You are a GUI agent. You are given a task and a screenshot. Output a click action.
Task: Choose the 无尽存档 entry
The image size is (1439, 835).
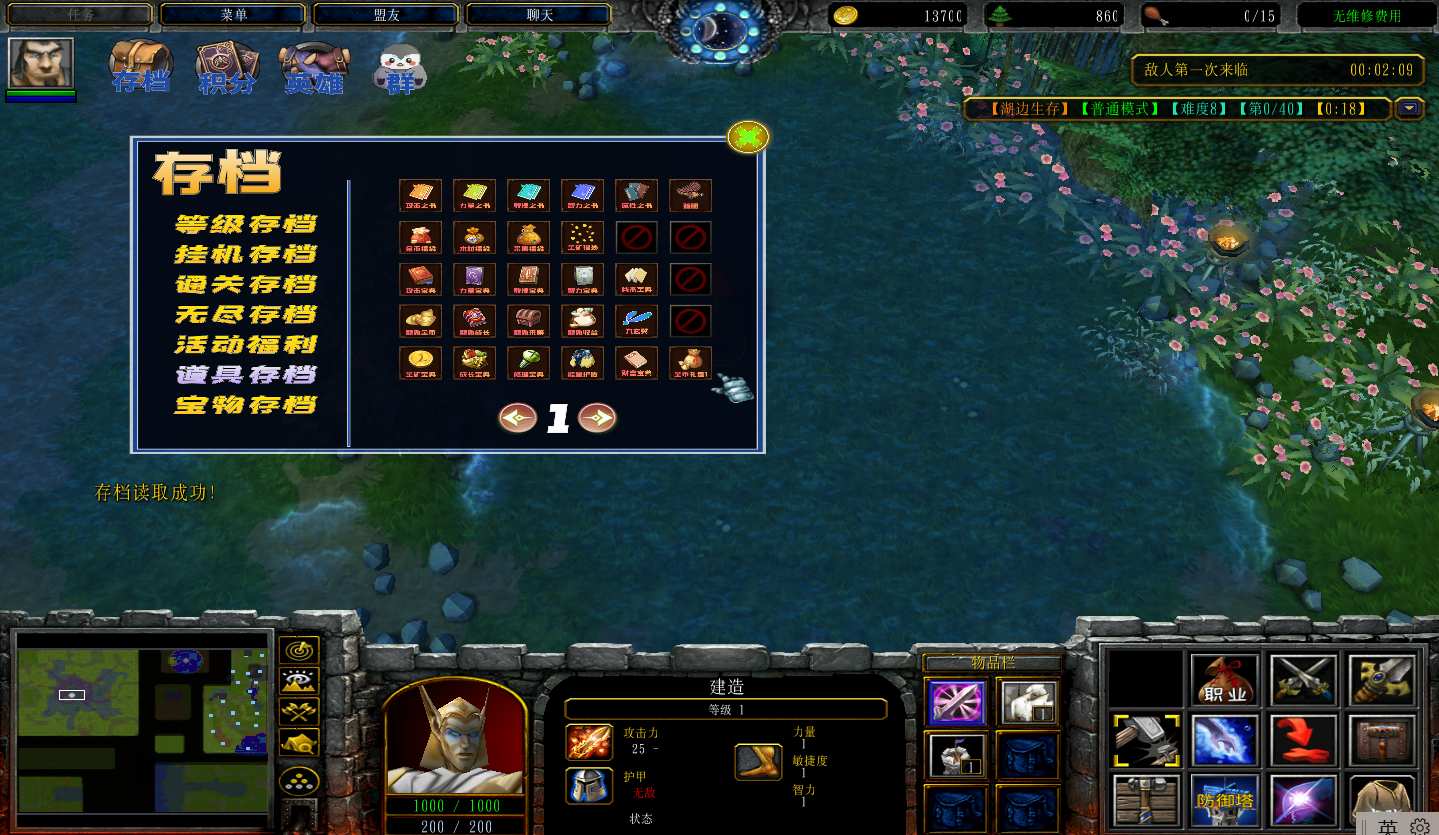pos(246,314)
